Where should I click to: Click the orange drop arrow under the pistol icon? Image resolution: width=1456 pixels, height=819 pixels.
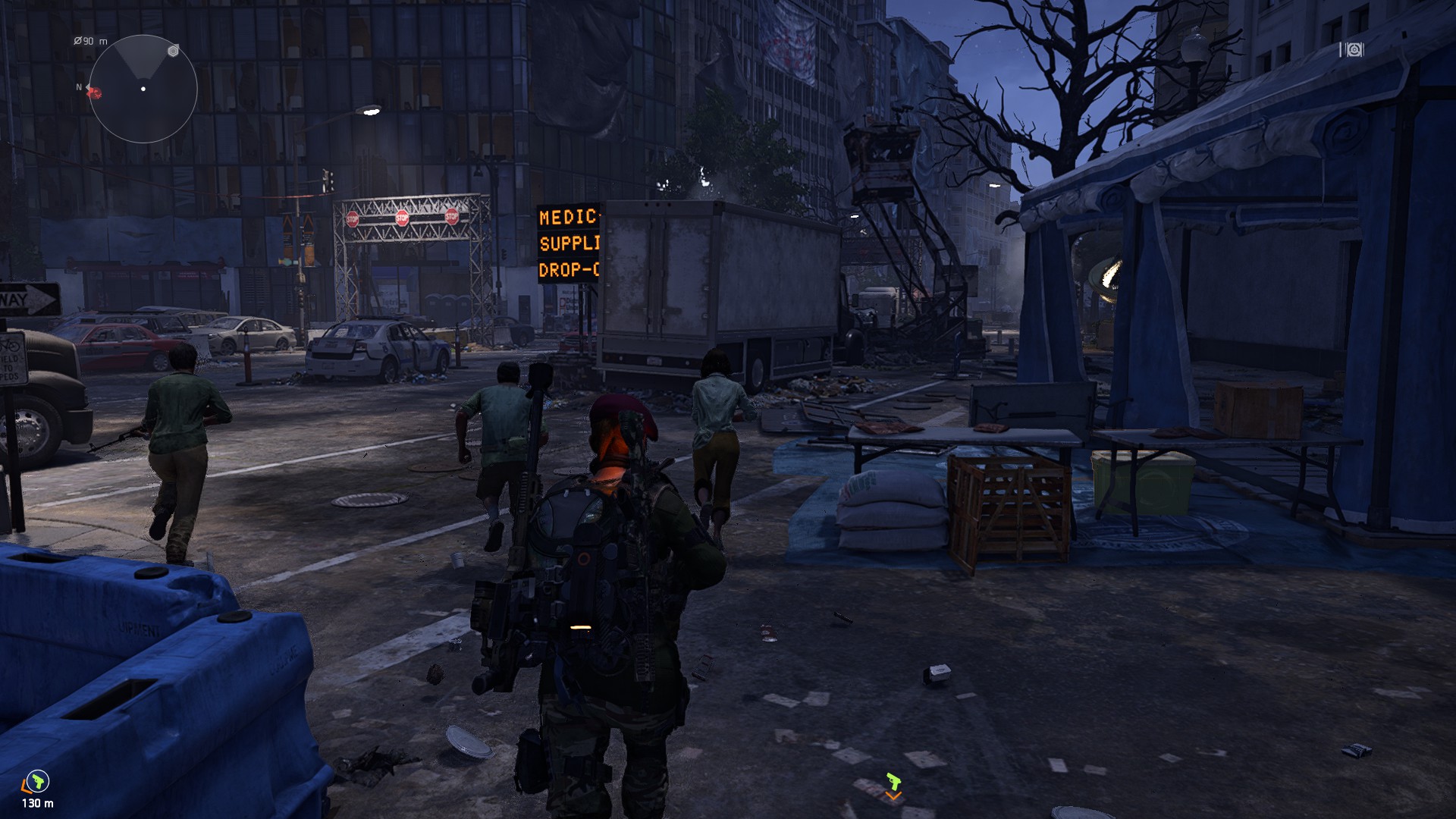pyautogui.click(x=893, y=795)
